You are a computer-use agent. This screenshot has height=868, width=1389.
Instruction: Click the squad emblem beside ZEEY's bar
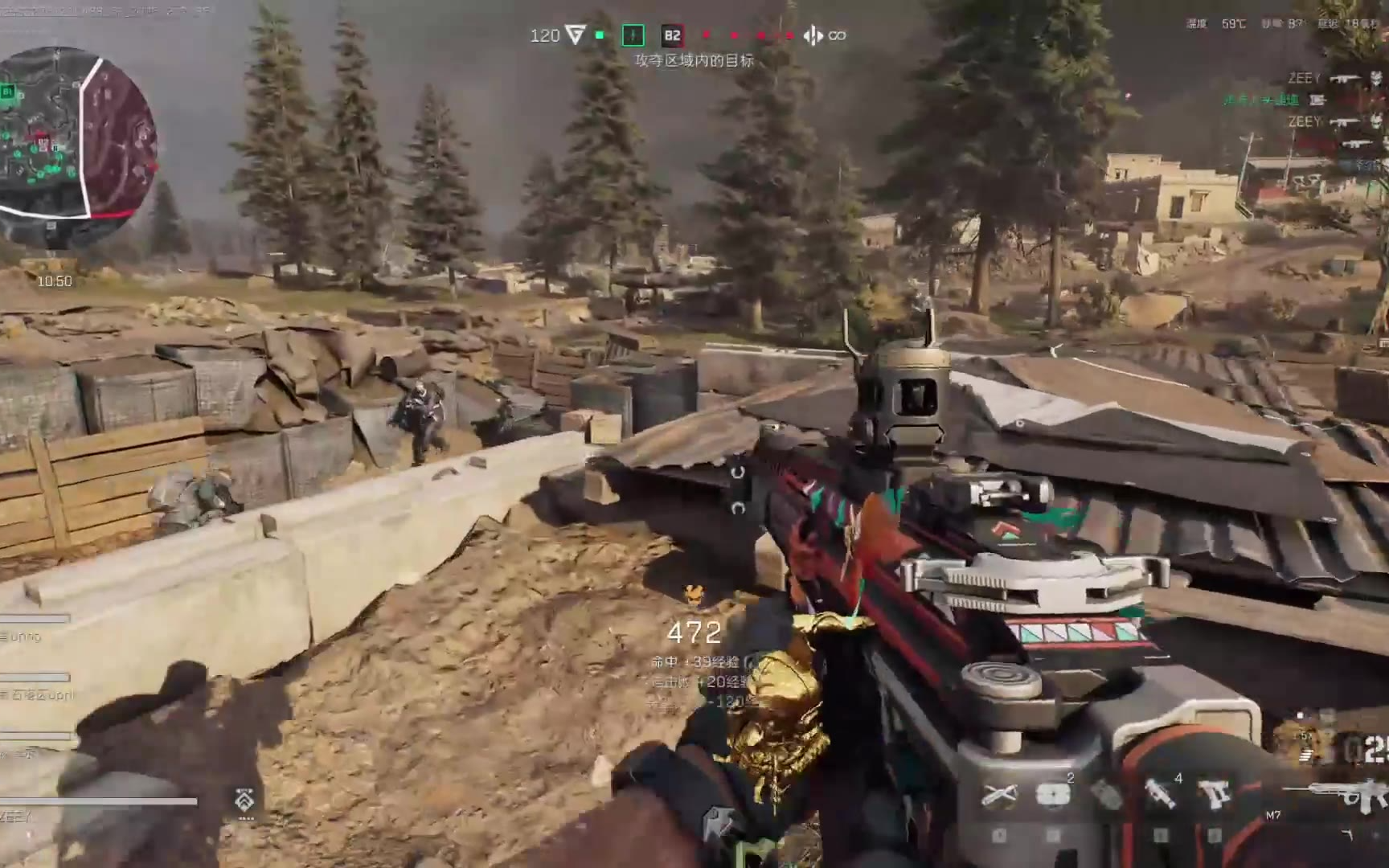pos(245,800)
